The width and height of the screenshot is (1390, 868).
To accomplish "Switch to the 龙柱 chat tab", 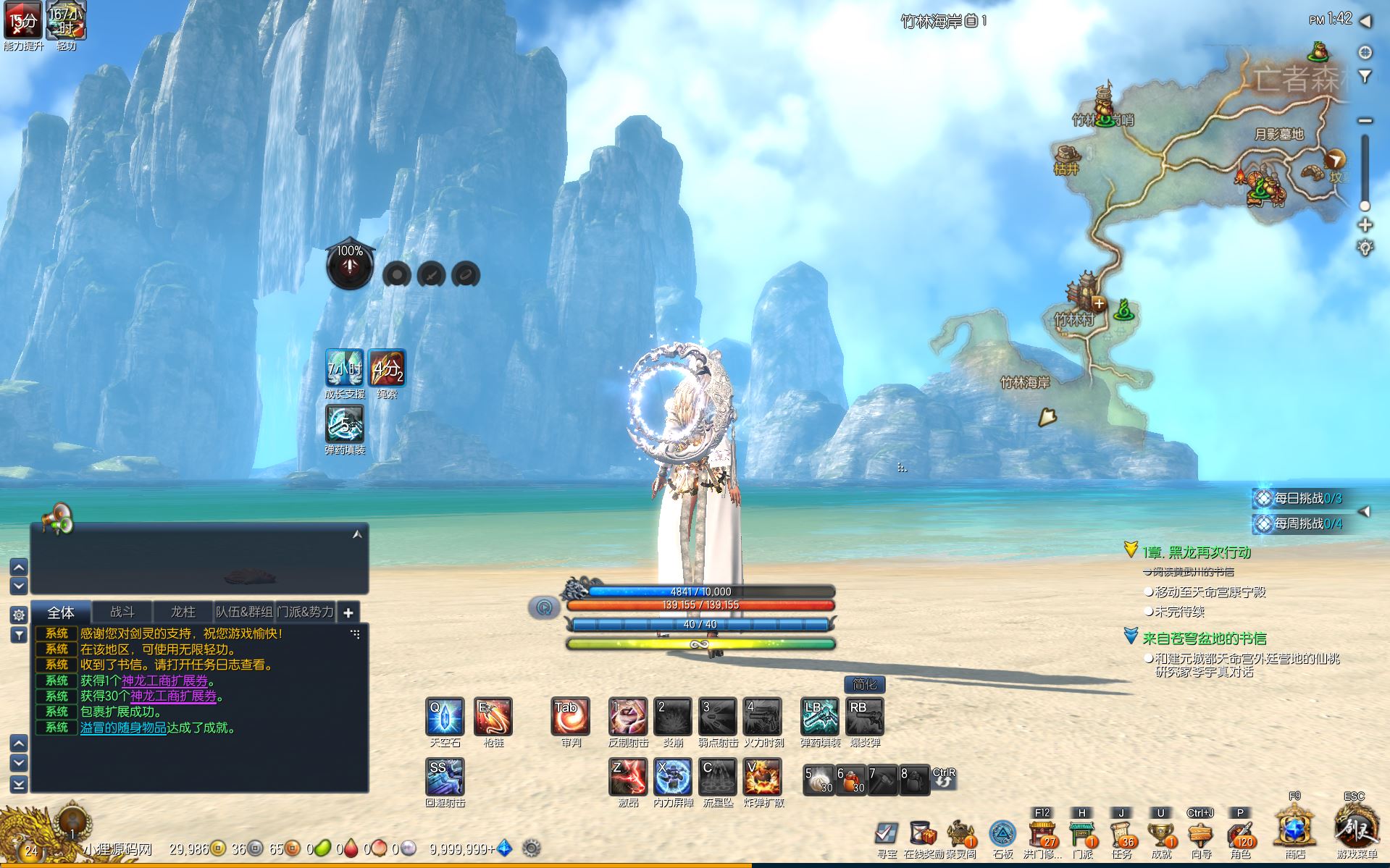I will point(183,612).
